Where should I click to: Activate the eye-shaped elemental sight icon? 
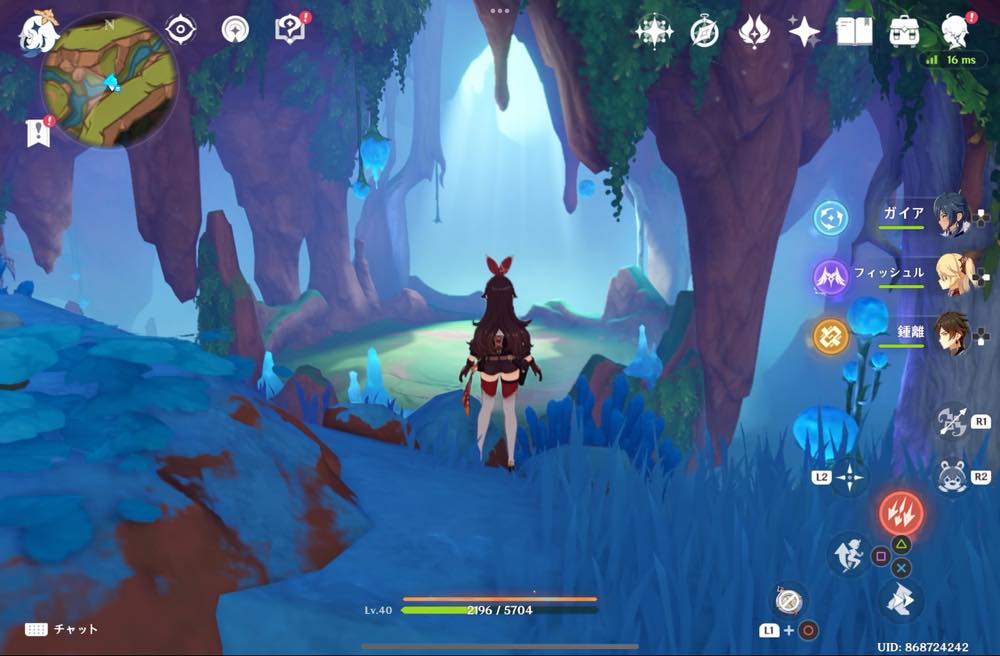tap(180, 30)
